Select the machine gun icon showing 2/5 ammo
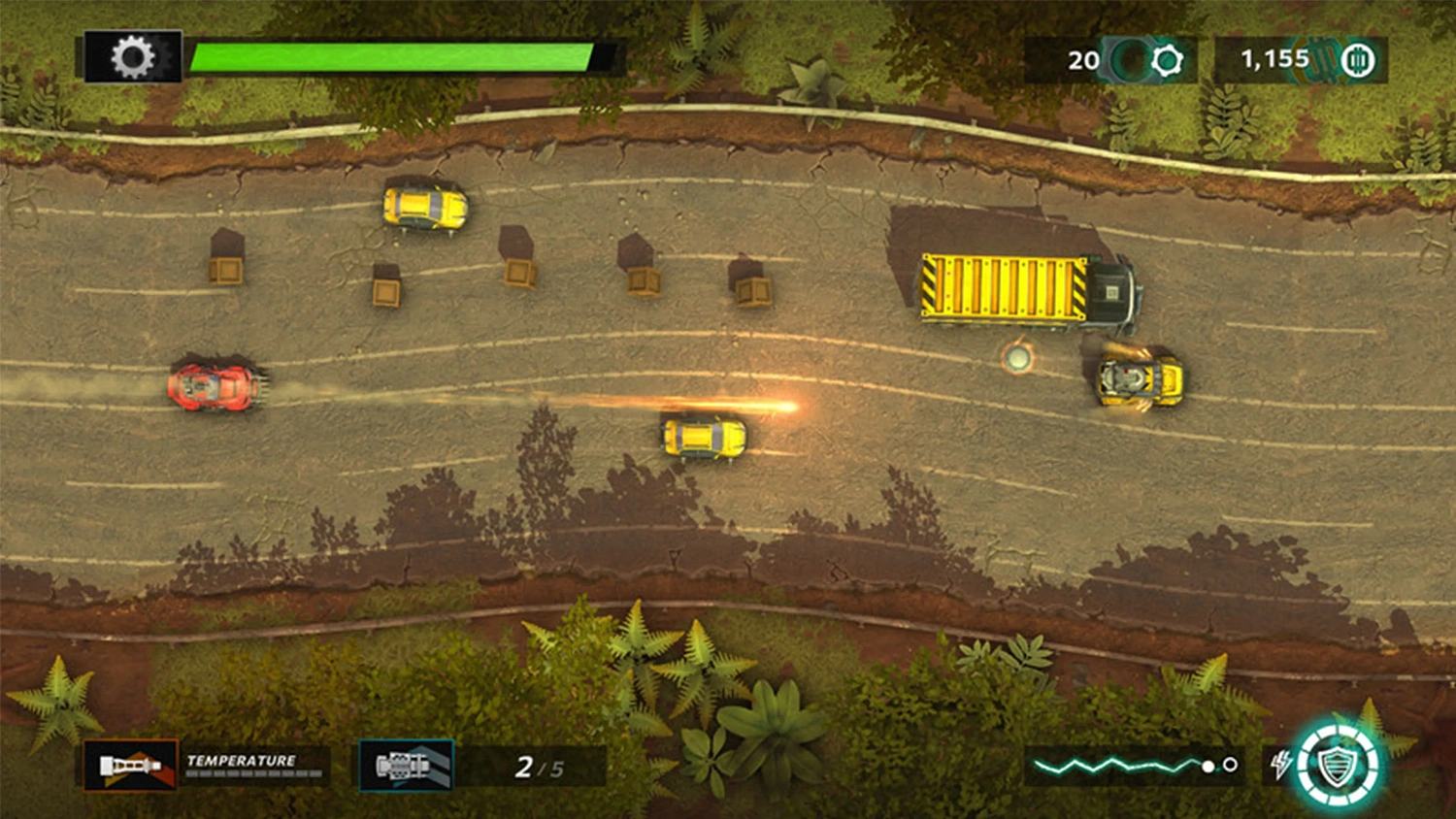1456x819 pixels. point(404,766)
